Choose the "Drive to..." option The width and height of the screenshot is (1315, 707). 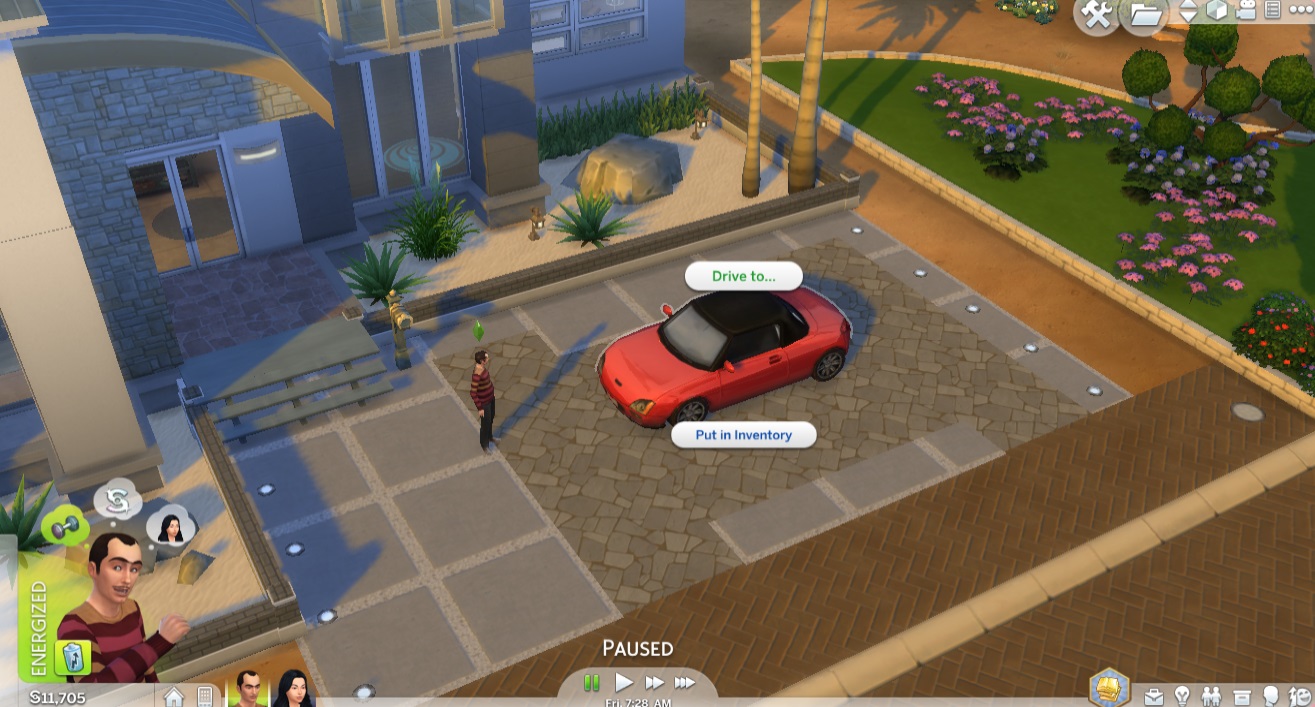point(743,276)
